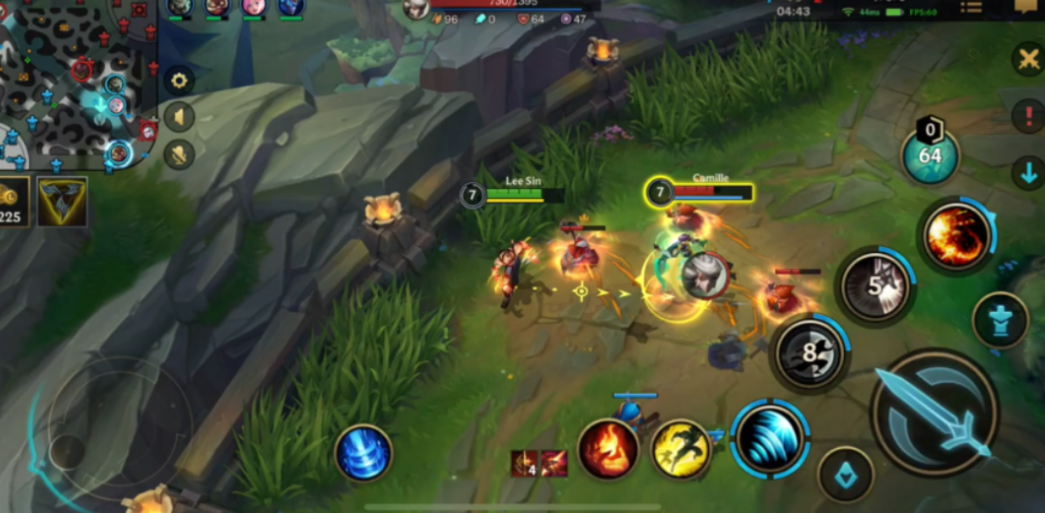Target the tower with the turret button
This screenshot has width=1045, height=513.
point(1000,320)
